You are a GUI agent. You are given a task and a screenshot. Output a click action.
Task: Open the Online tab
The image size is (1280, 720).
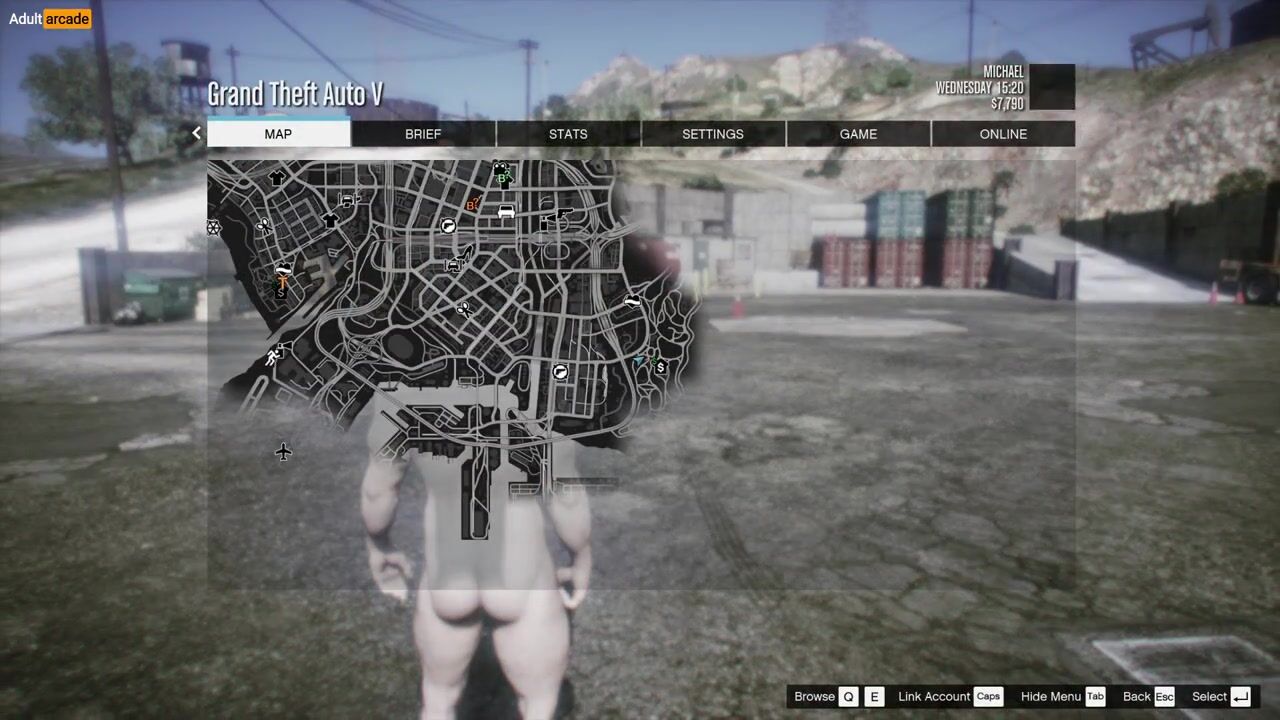pyautogui.click(x=1003, y=134)
